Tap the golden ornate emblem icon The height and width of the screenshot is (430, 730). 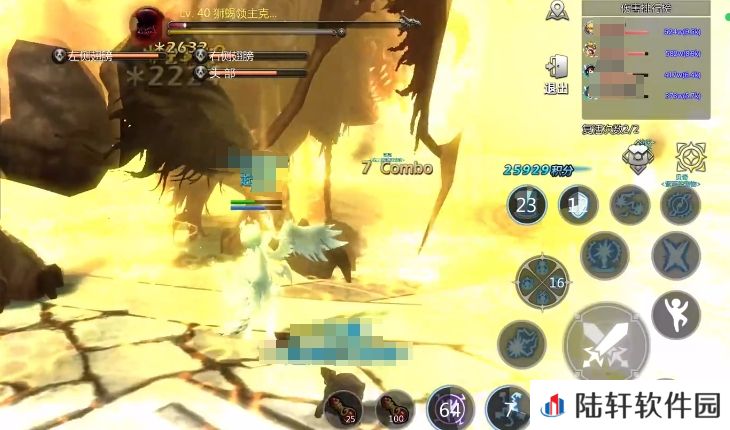coord(690,156)
